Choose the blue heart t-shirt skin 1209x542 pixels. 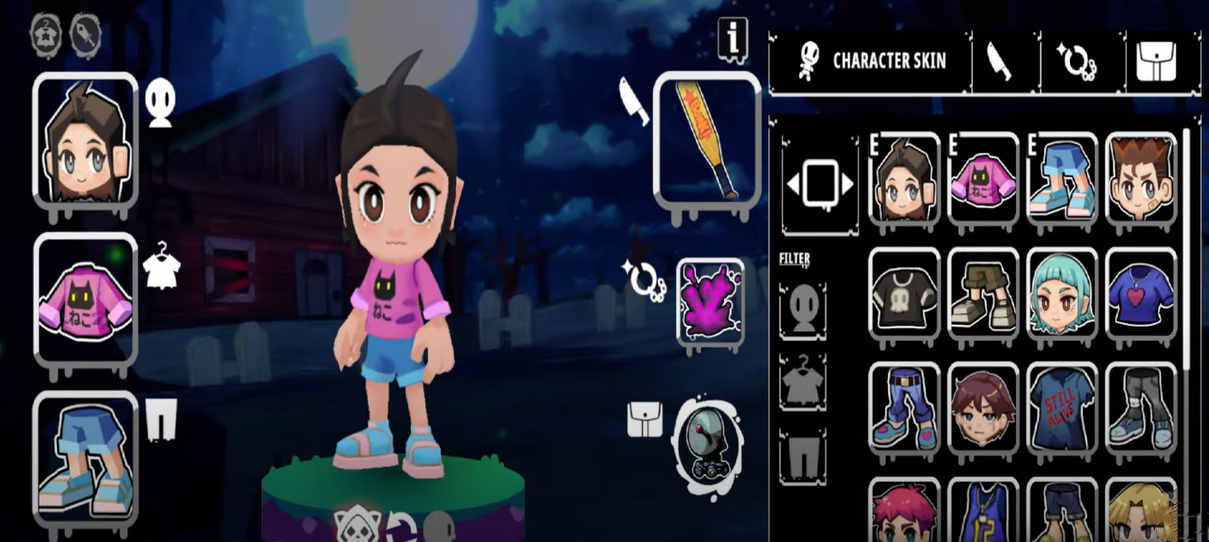1141,292
